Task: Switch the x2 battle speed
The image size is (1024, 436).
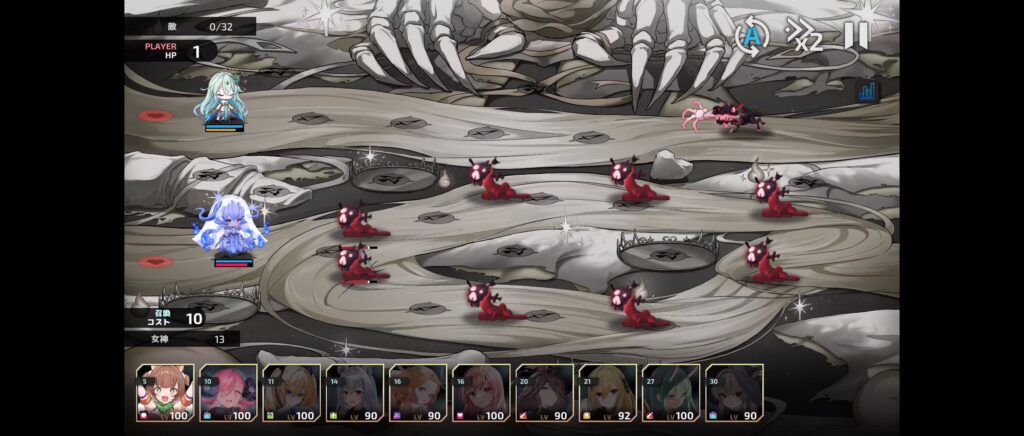Action: pos(803,37)
